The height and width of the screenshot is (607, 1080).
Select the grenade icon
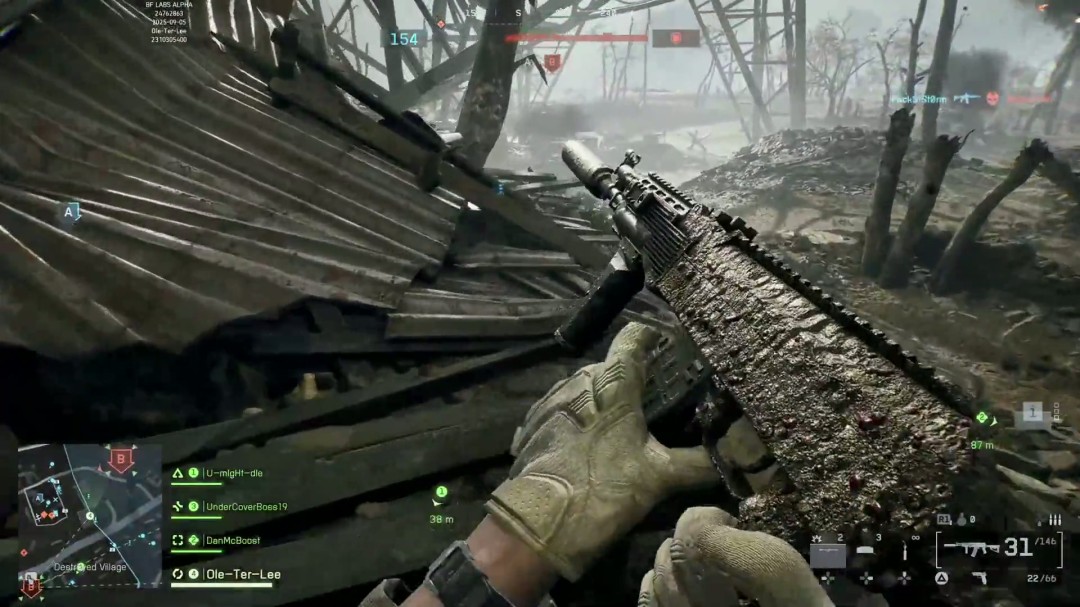click(961, 520)
